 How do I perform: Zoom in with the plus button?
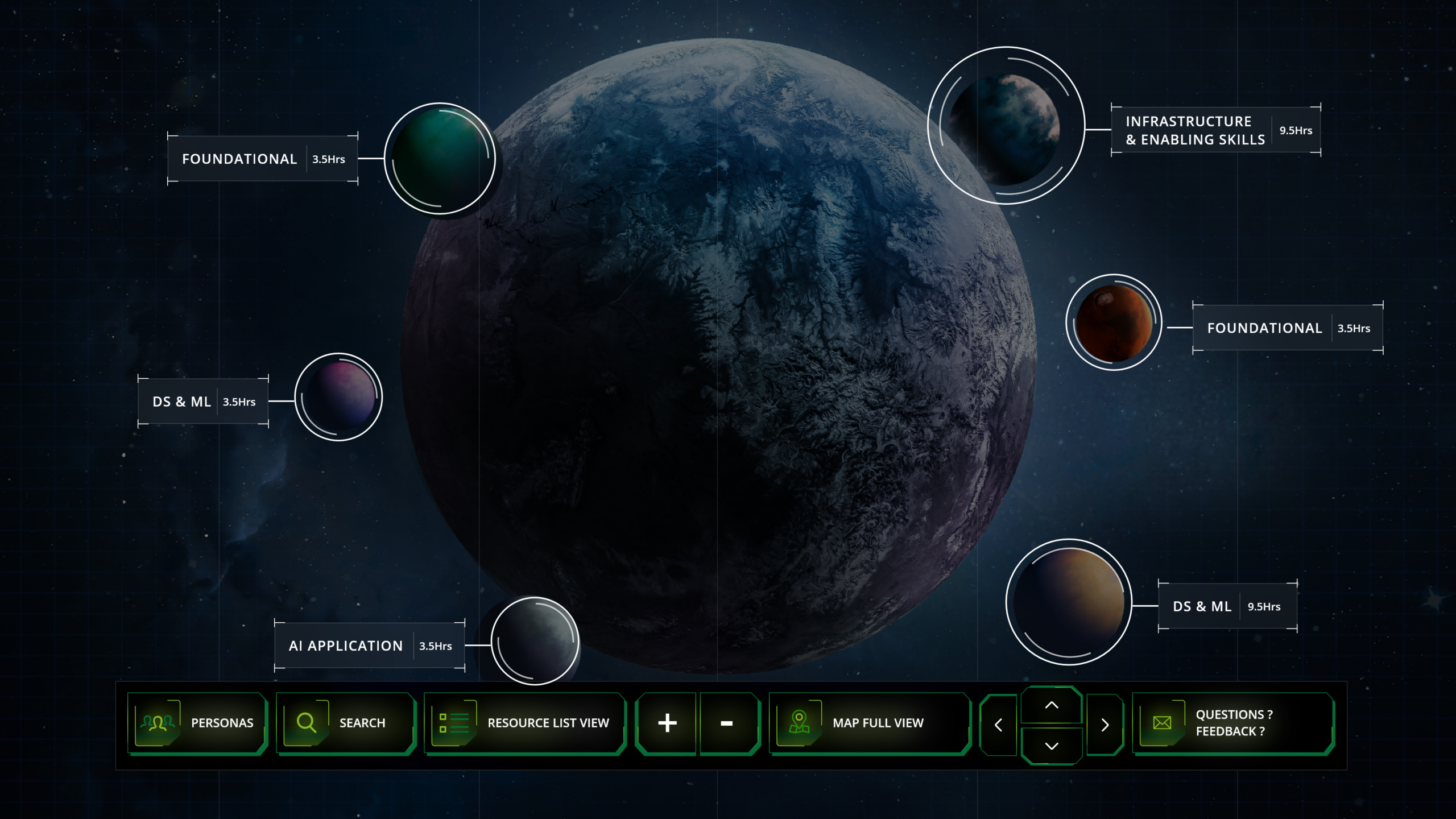point(667,723)
